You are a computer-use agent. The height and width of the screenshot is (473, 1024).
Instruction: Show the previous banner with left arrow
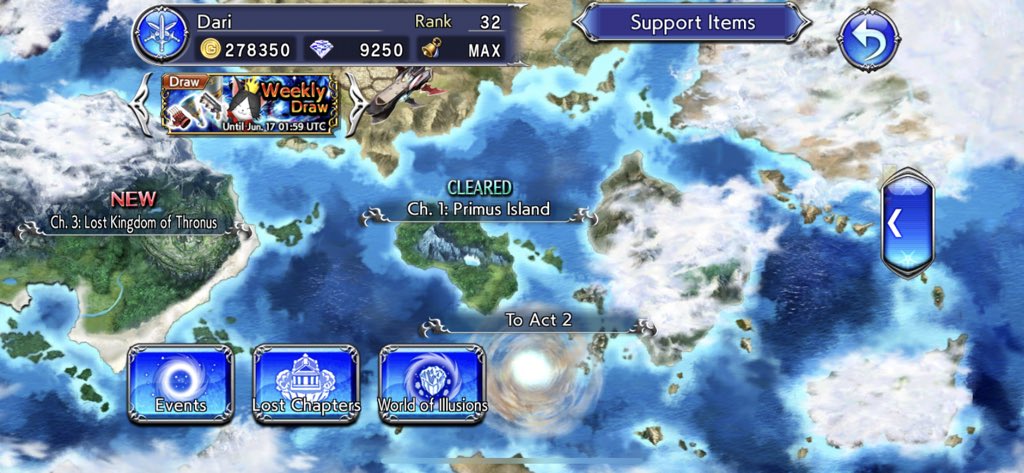coord(145,103)
